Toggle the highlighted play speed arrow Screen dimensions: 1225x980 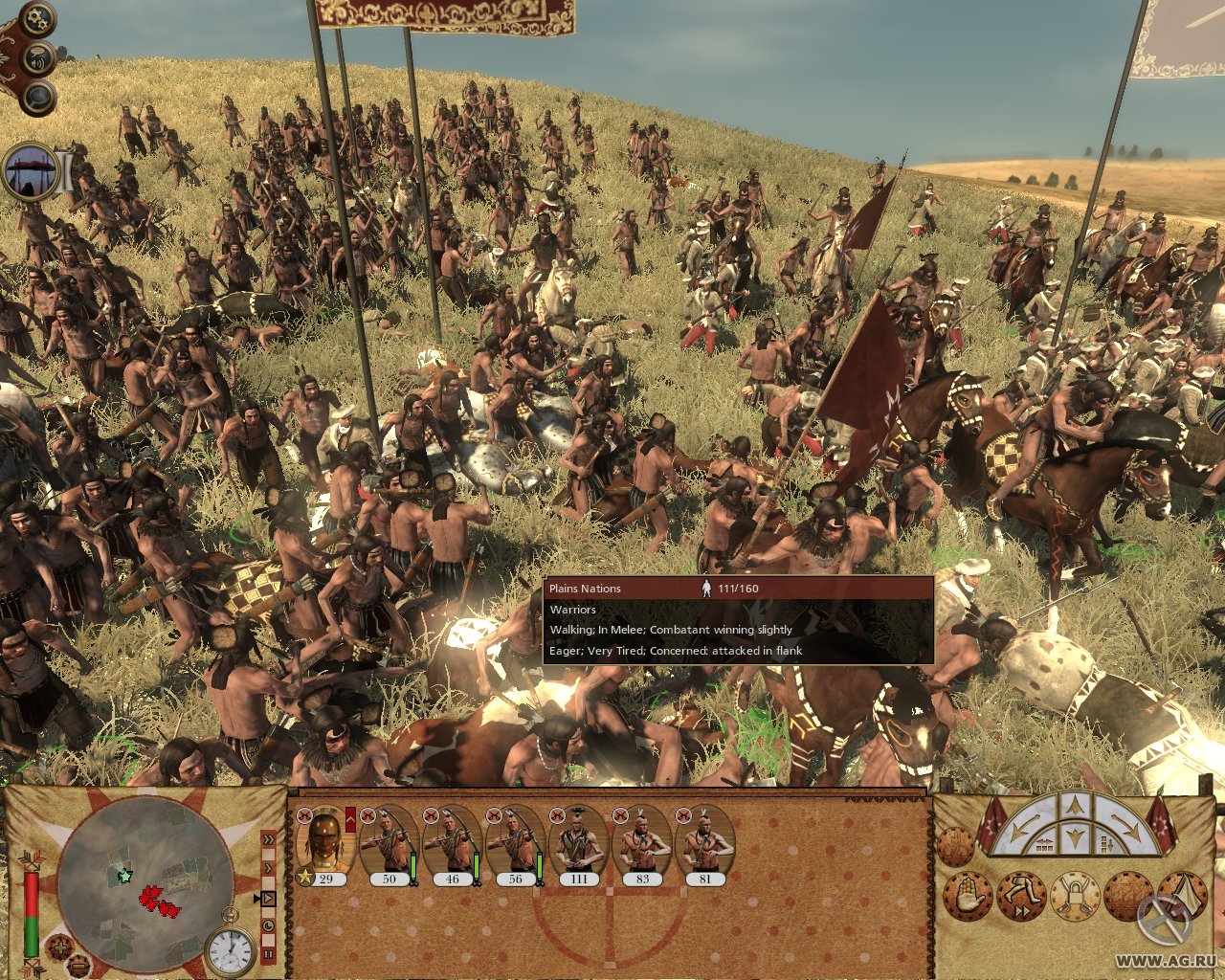click(x=268, y=898)
